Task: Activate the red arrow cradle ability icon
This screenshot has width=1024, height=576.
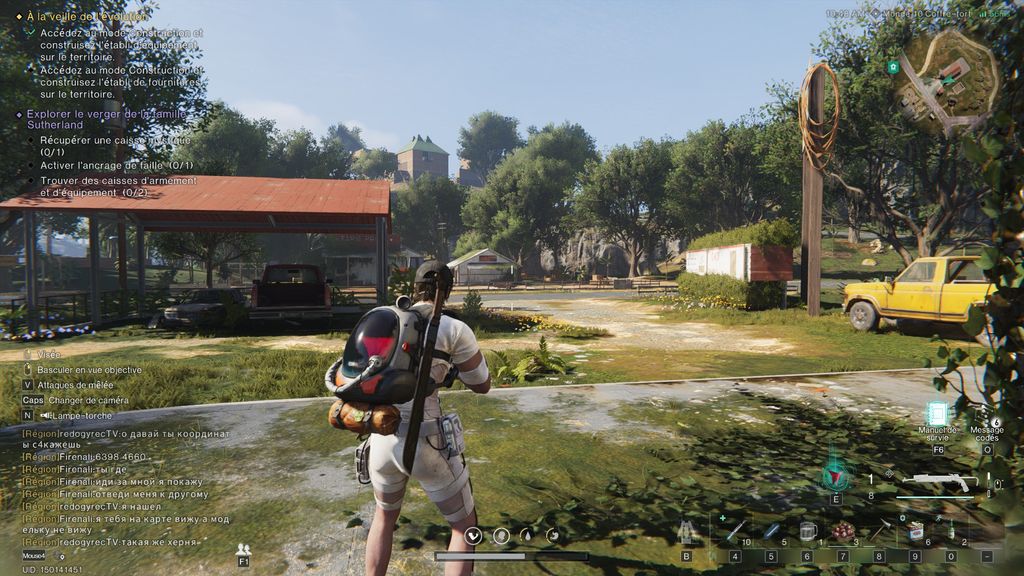Action: [x=836, y=473]
